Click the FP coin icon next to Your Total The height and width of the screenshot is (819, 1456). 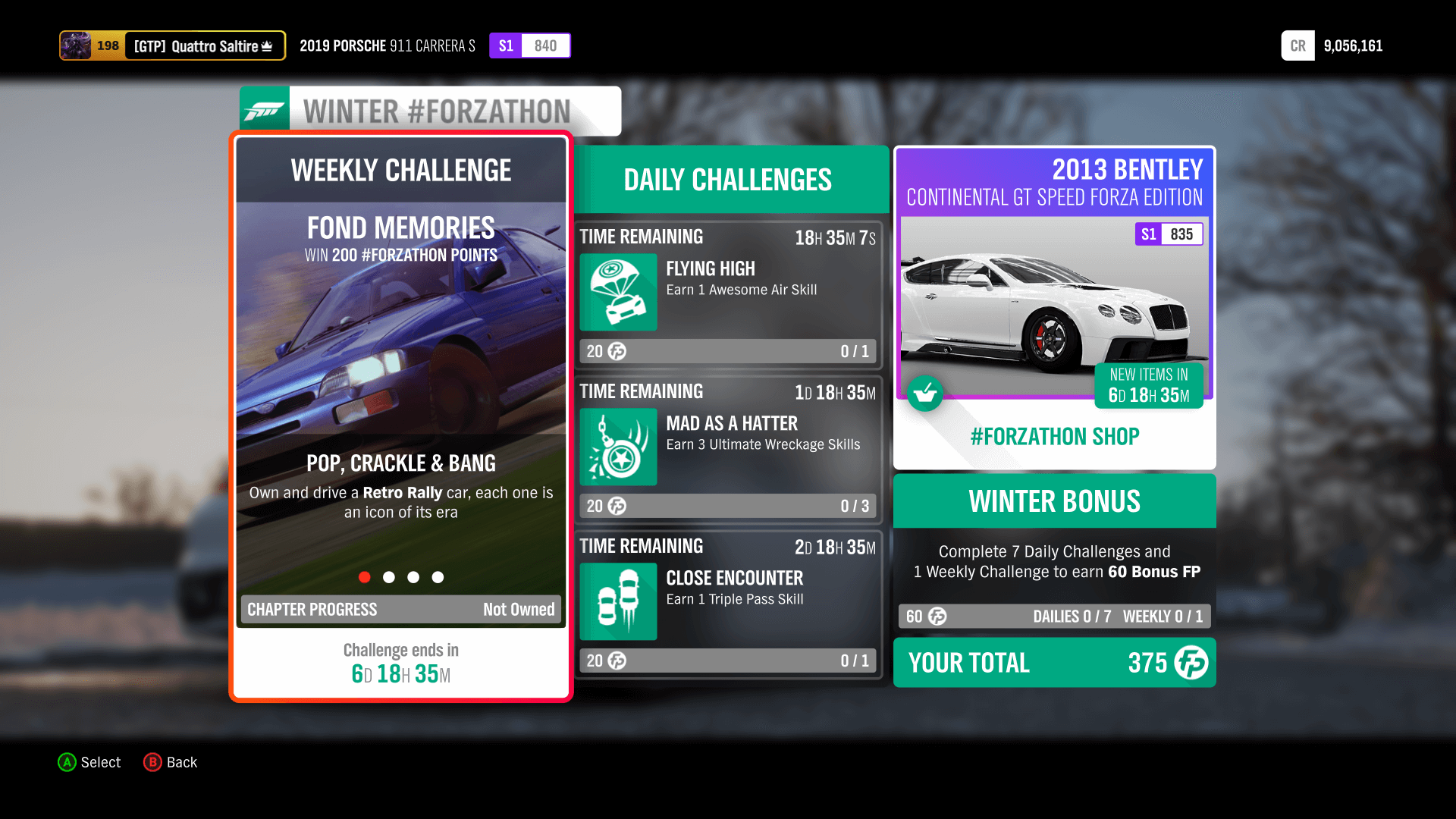(x=1191, y=663)
